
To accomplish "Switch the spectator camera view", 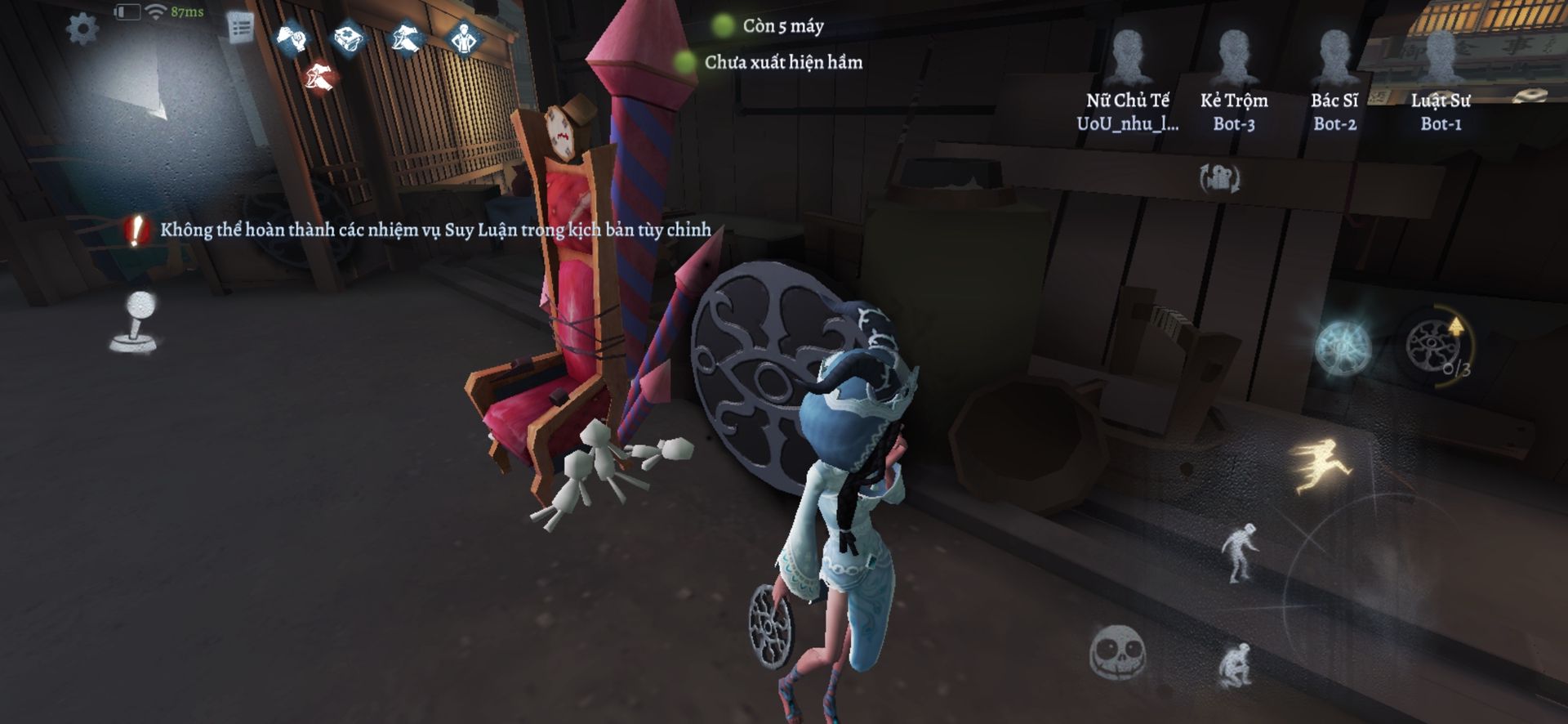I will 1219,178.
